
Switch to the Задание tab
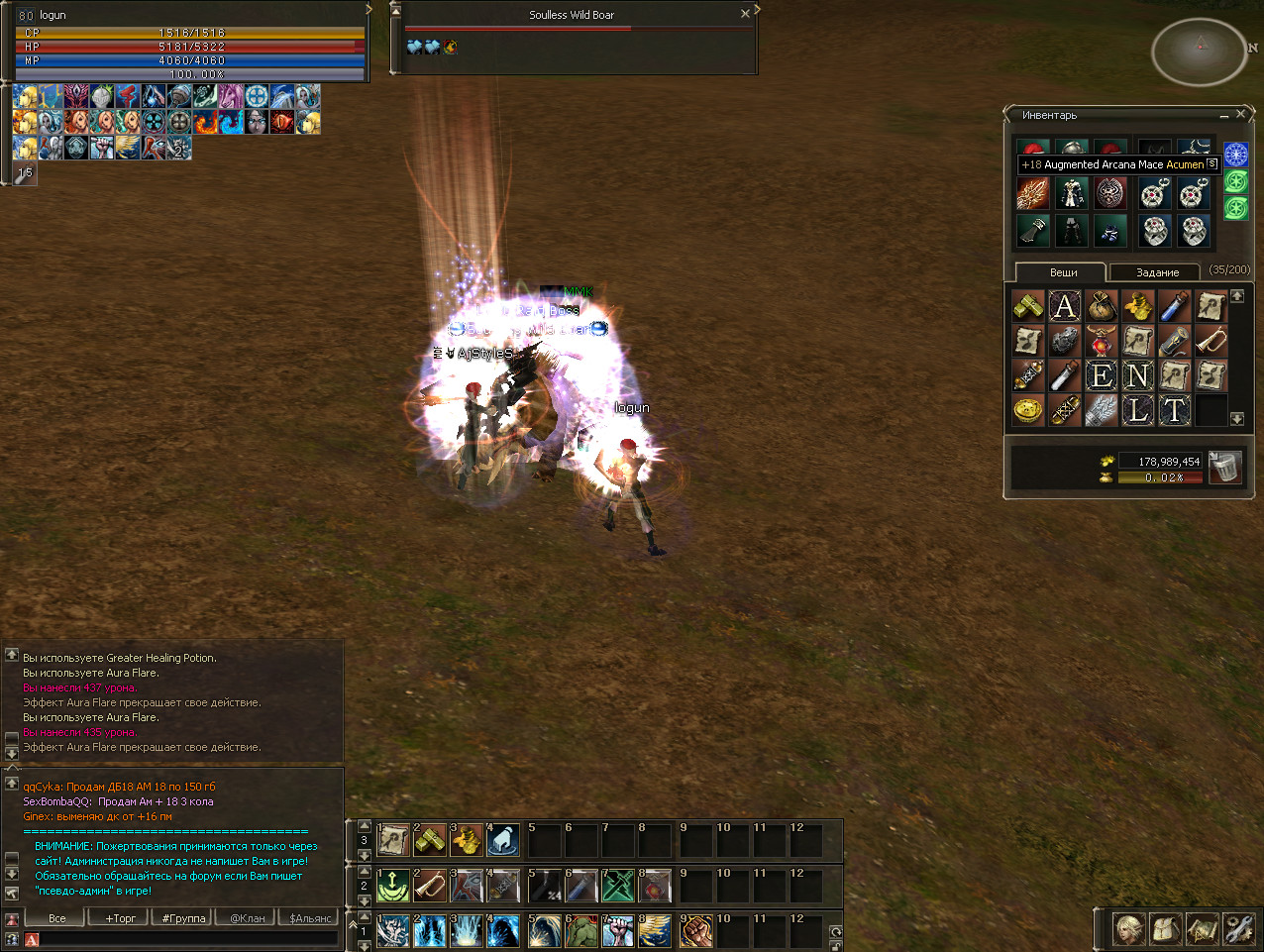1157,272
